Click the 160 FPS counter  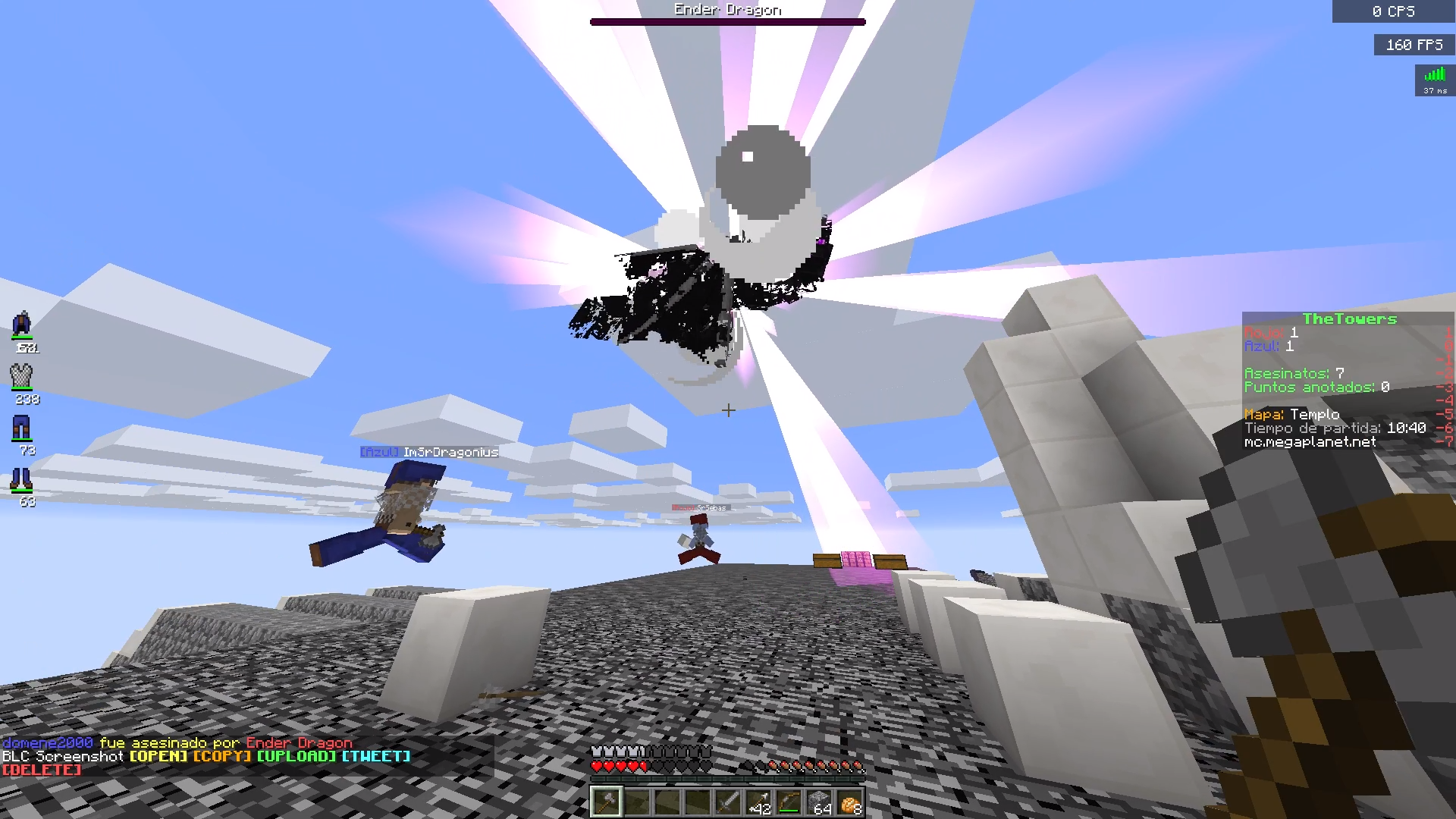[x=1414, y=44]
